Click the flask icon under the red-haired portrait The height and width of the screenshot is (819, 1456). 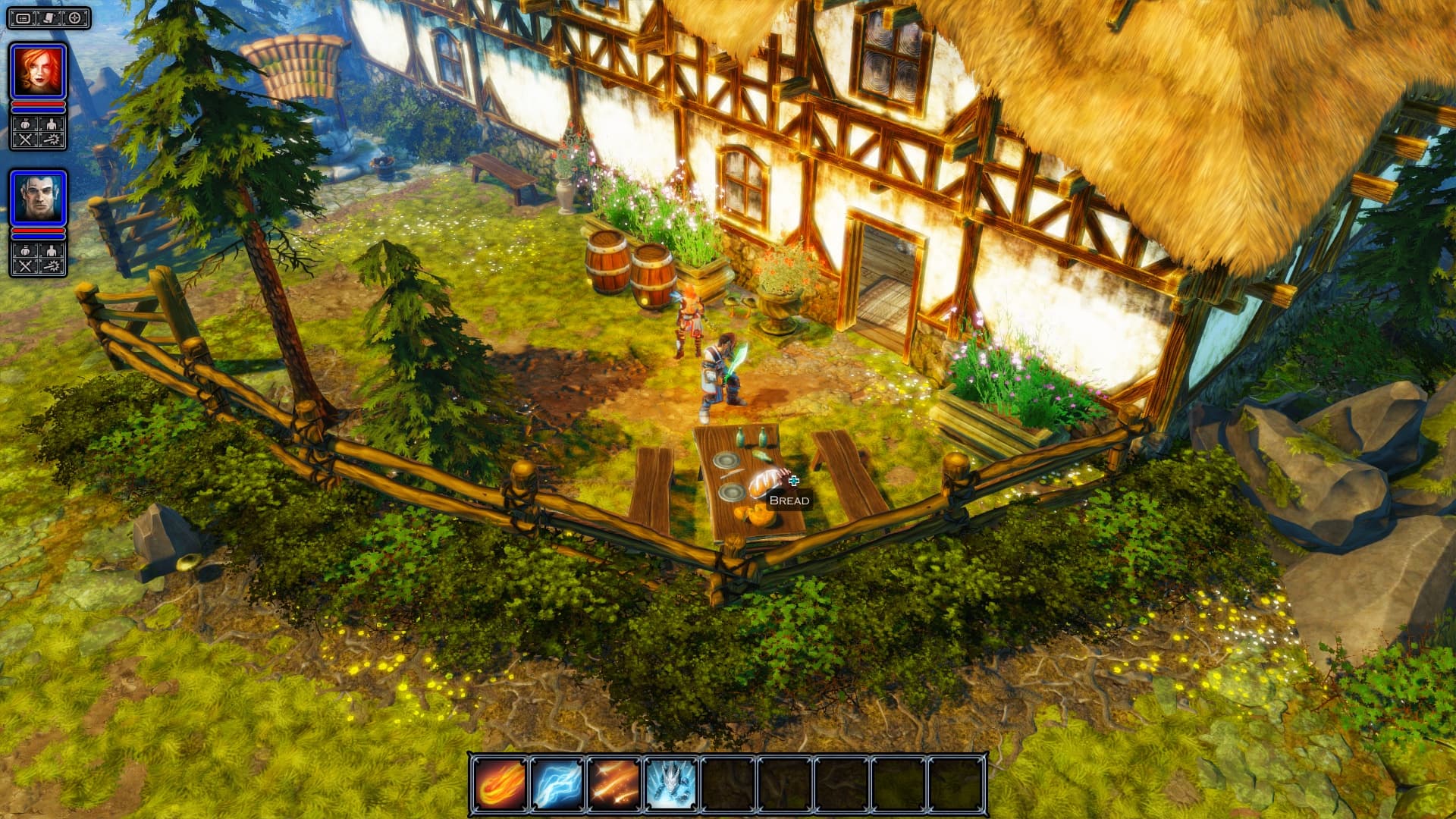(24, 124)
